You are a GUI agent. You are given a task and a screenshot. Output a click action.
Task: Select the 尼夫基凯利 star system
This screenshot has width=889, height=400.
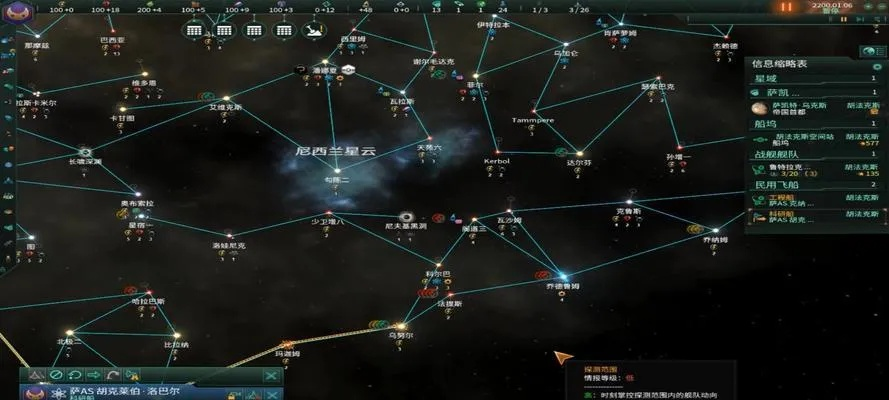(x=407, y=217)
